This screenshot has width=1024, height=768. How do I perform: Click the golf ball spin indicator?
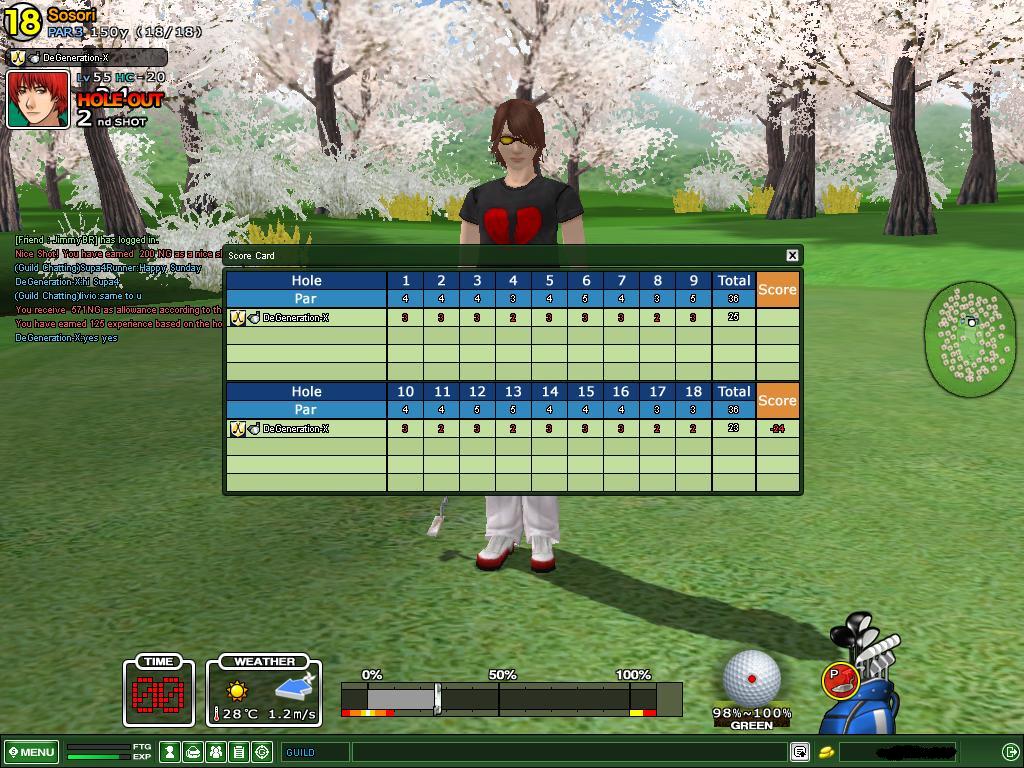click(x=751, y=678)
